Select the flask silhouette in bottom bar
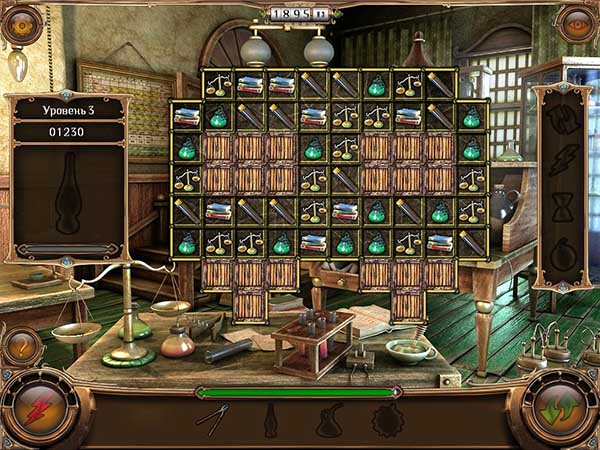 pyautogui.click(x=330, y=419)
